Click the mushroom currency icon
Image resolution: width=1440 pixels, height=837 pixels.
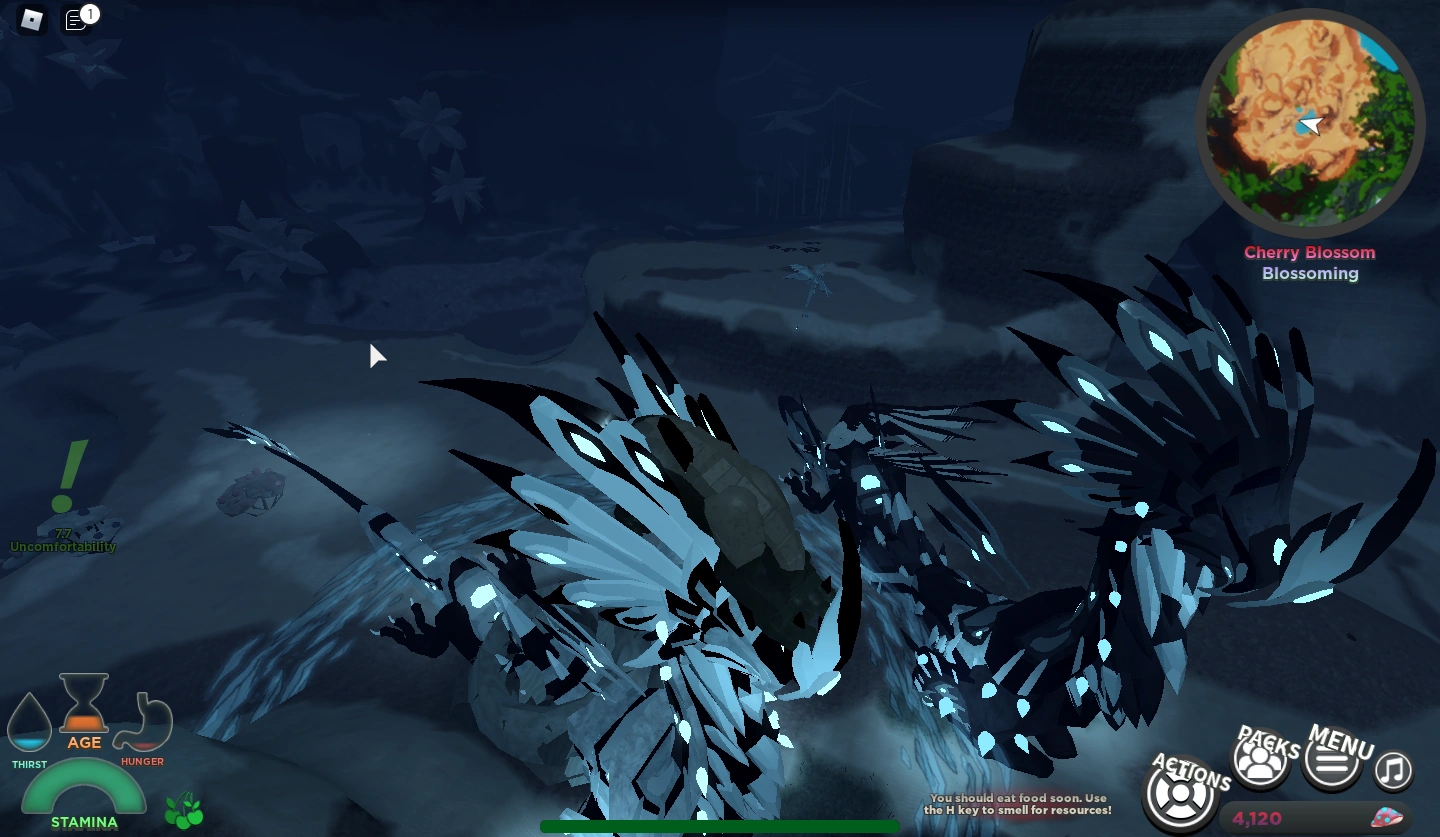[1387, 815]
